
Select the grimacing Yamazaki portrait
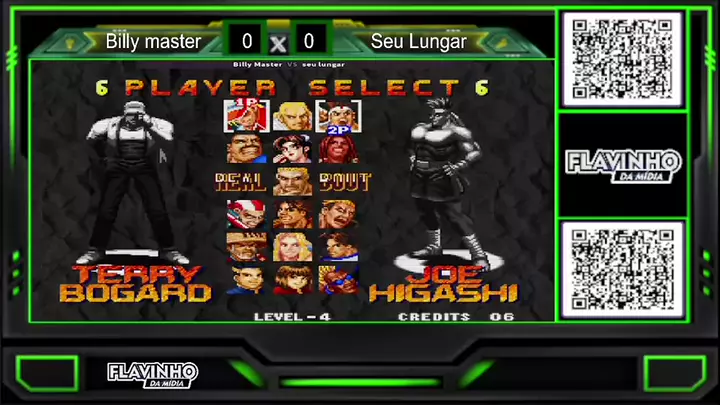338,214
